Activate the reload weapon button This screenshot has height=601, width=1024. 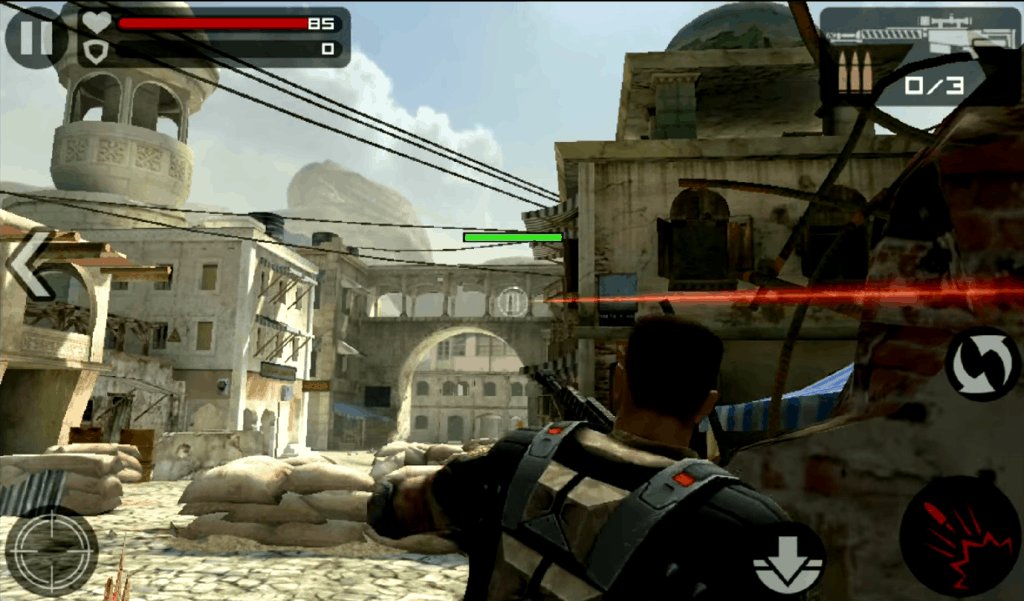click(981, 363)
